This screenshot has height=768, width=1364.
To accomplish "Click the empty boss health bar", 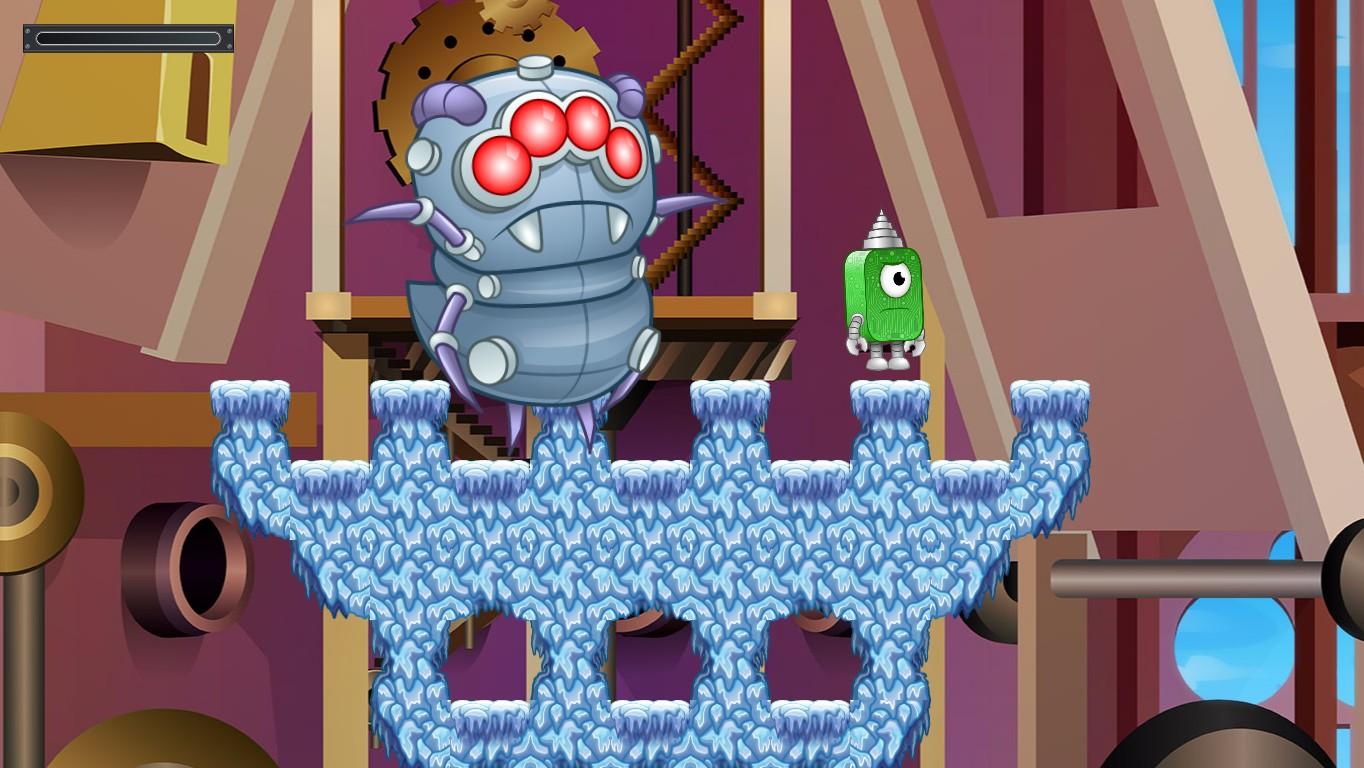I will point(128,38).
